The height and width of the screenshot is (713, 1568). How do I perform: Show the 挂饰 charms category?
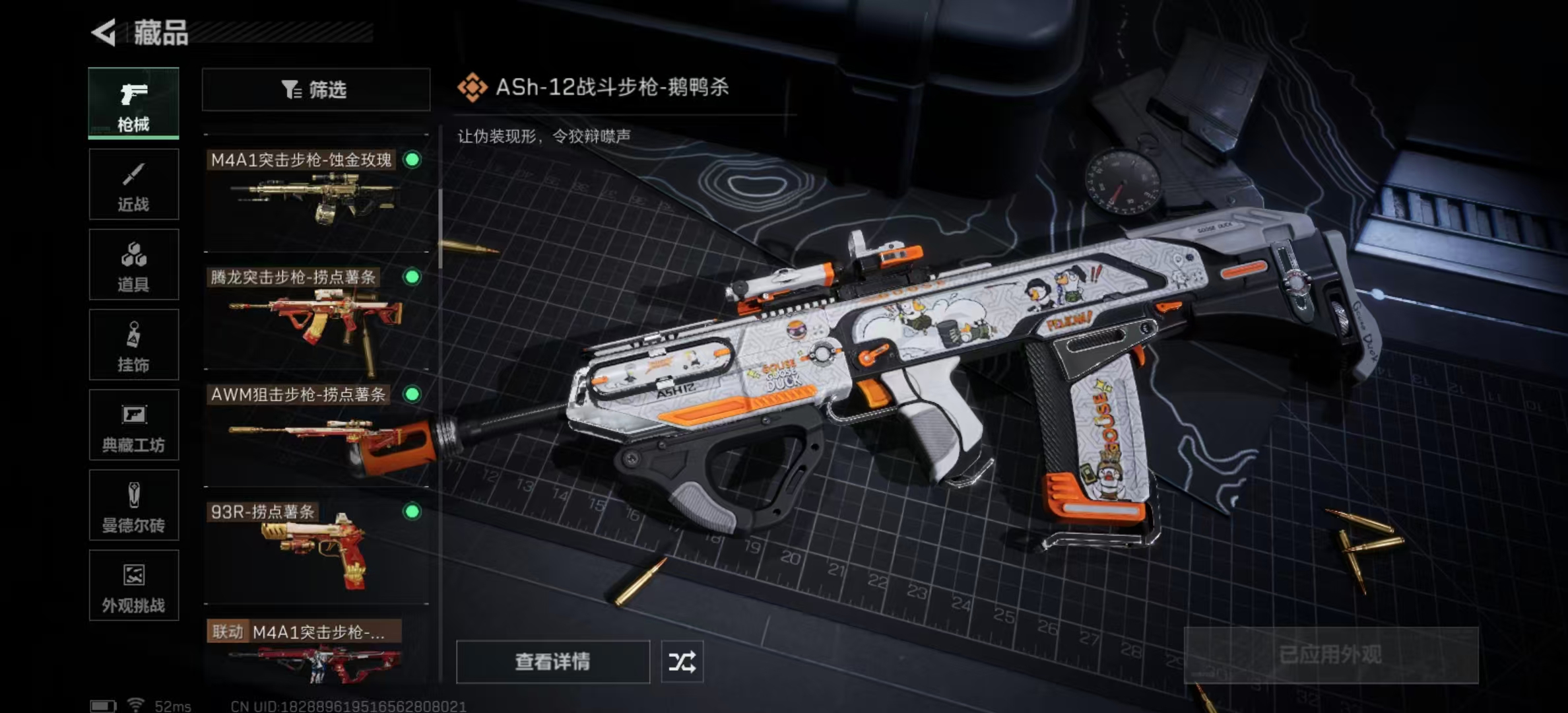(133, 345)
